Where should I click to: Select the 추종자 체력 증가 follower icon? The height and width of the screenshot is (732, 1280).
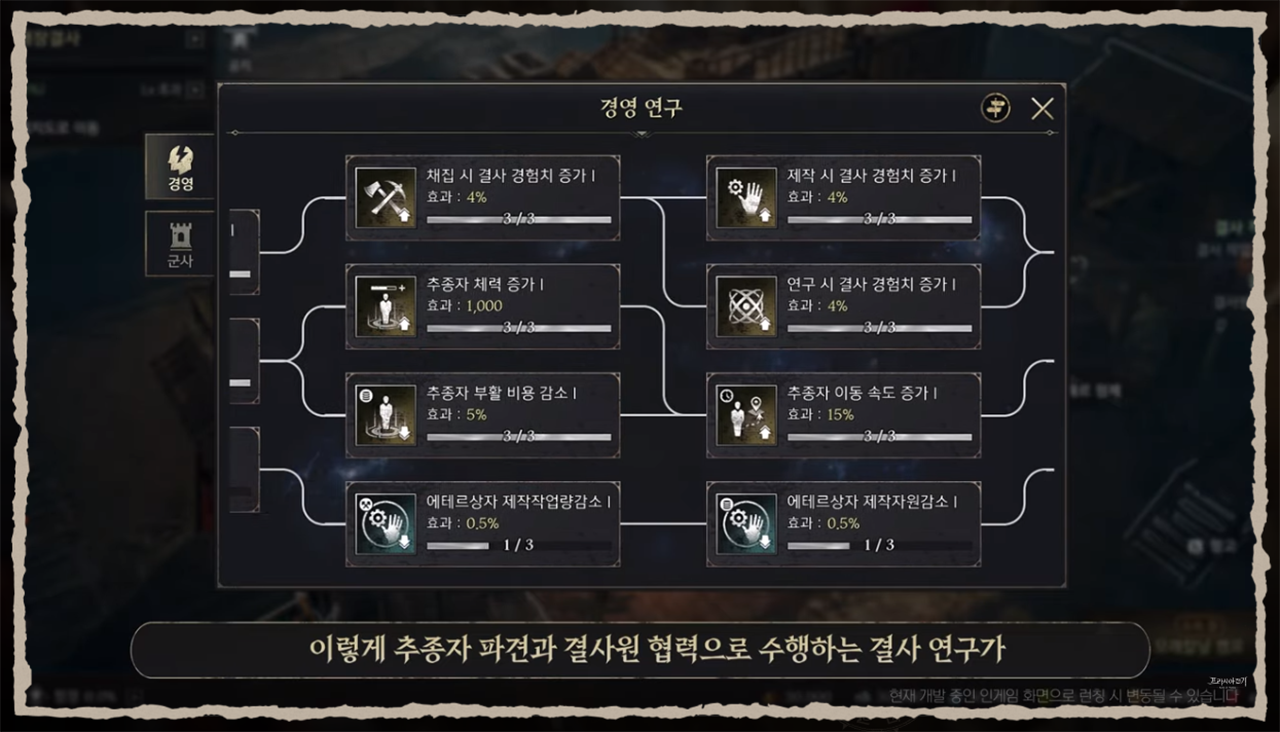385,305
